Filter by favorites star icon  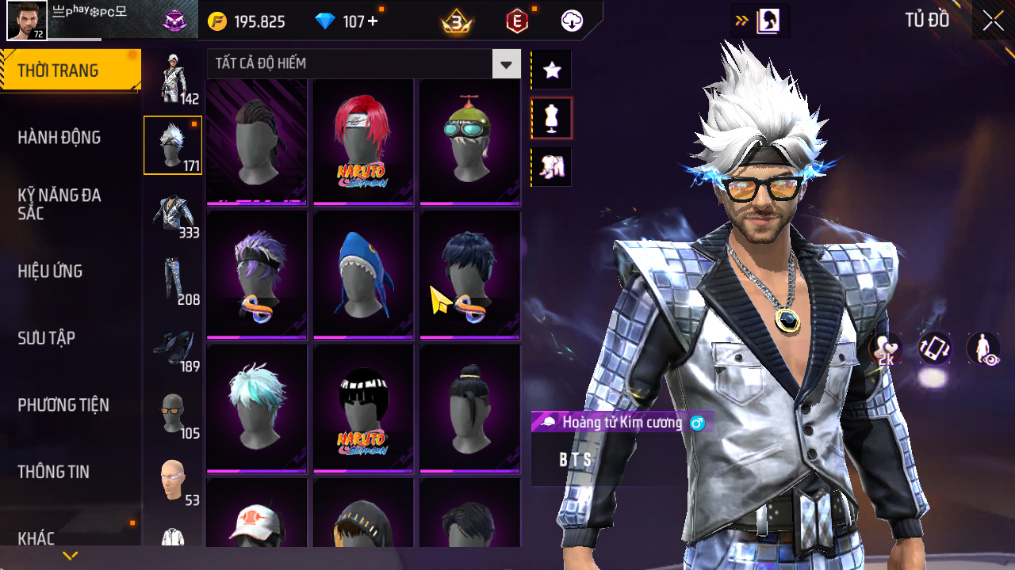pos(551,70)
